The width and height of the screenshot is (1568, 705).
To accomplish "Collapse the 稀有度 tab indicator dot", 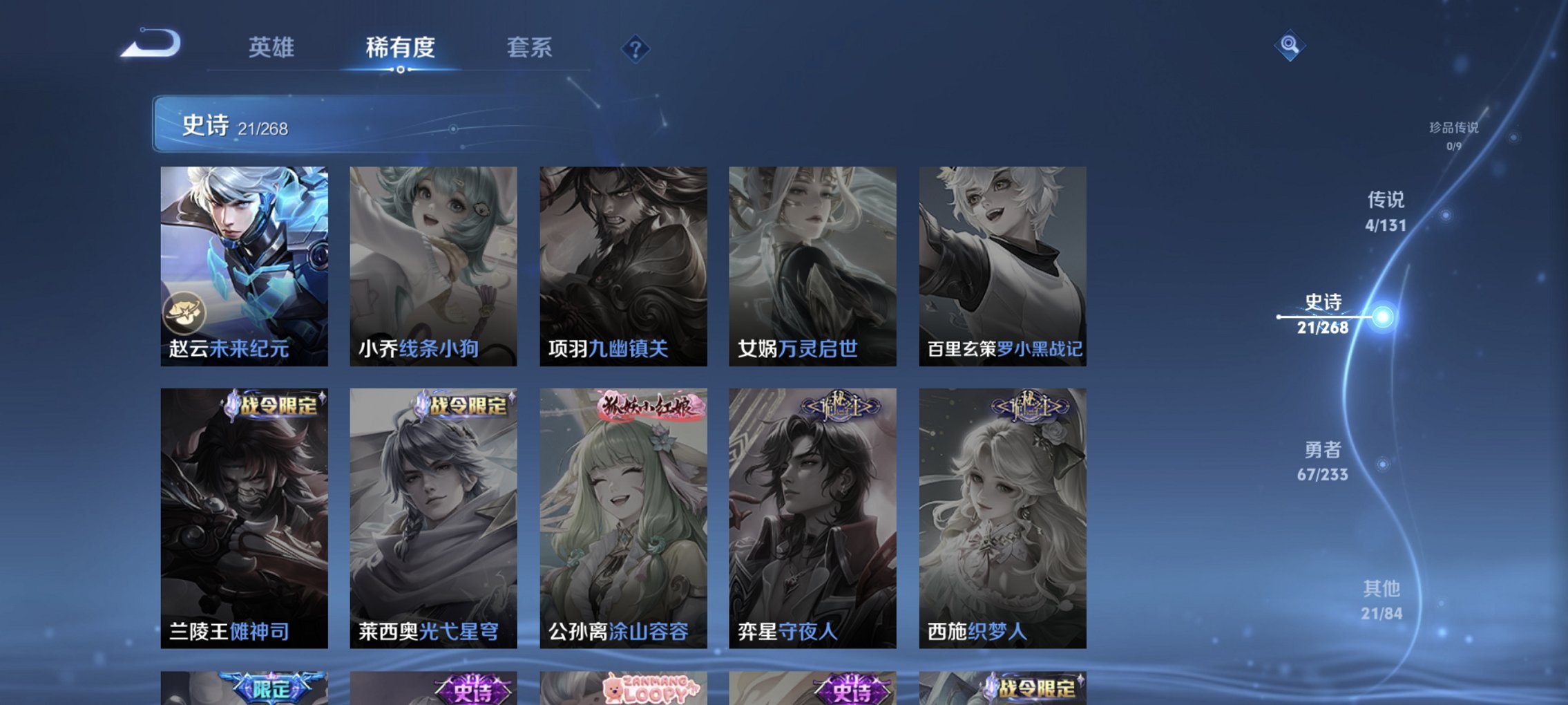I will pos(401,70).
